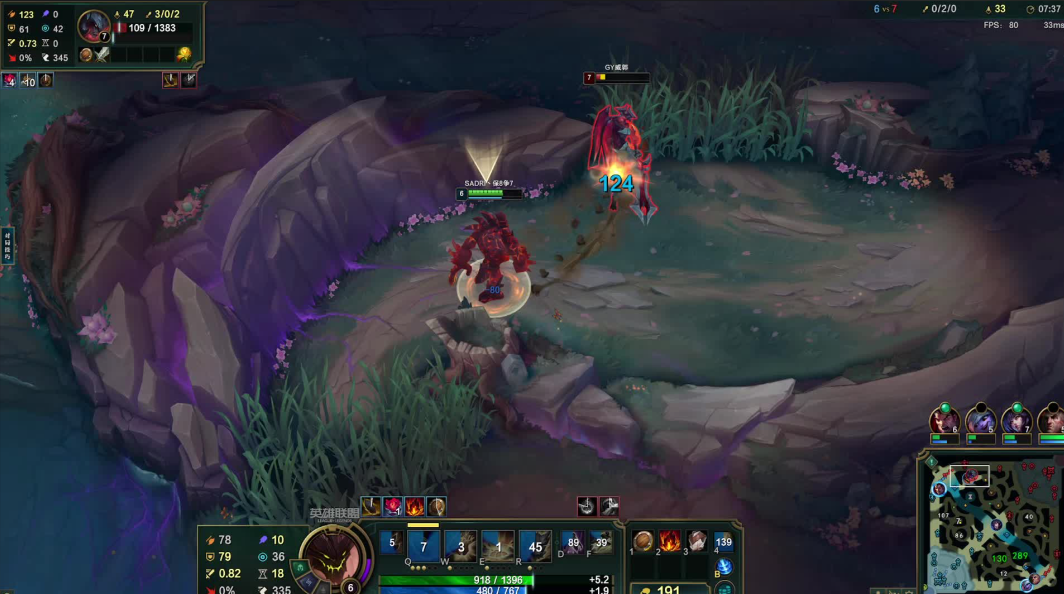Open the shop via the gold counter

click(668, 590)
